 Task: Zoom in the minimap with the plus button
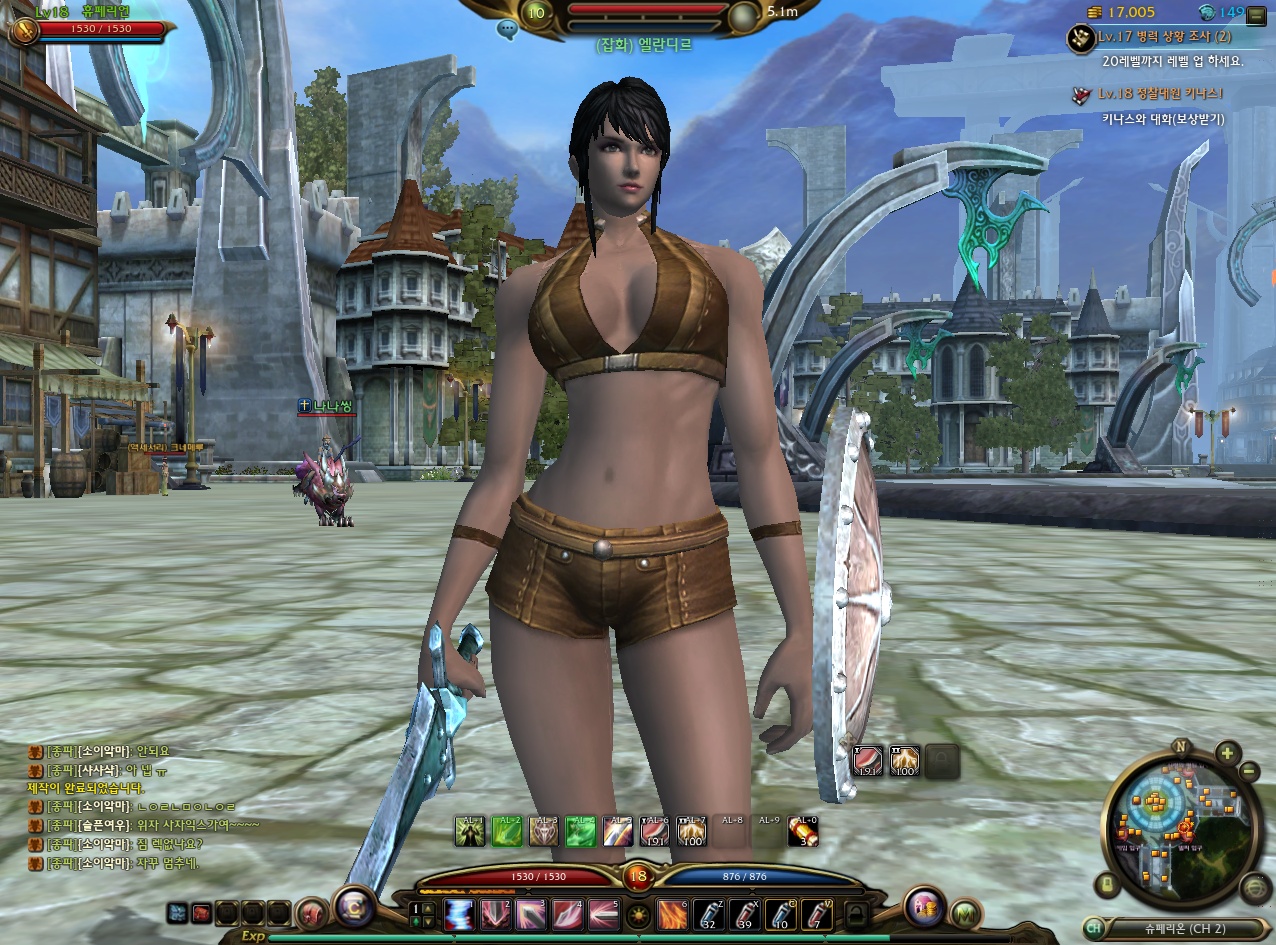1227,753
